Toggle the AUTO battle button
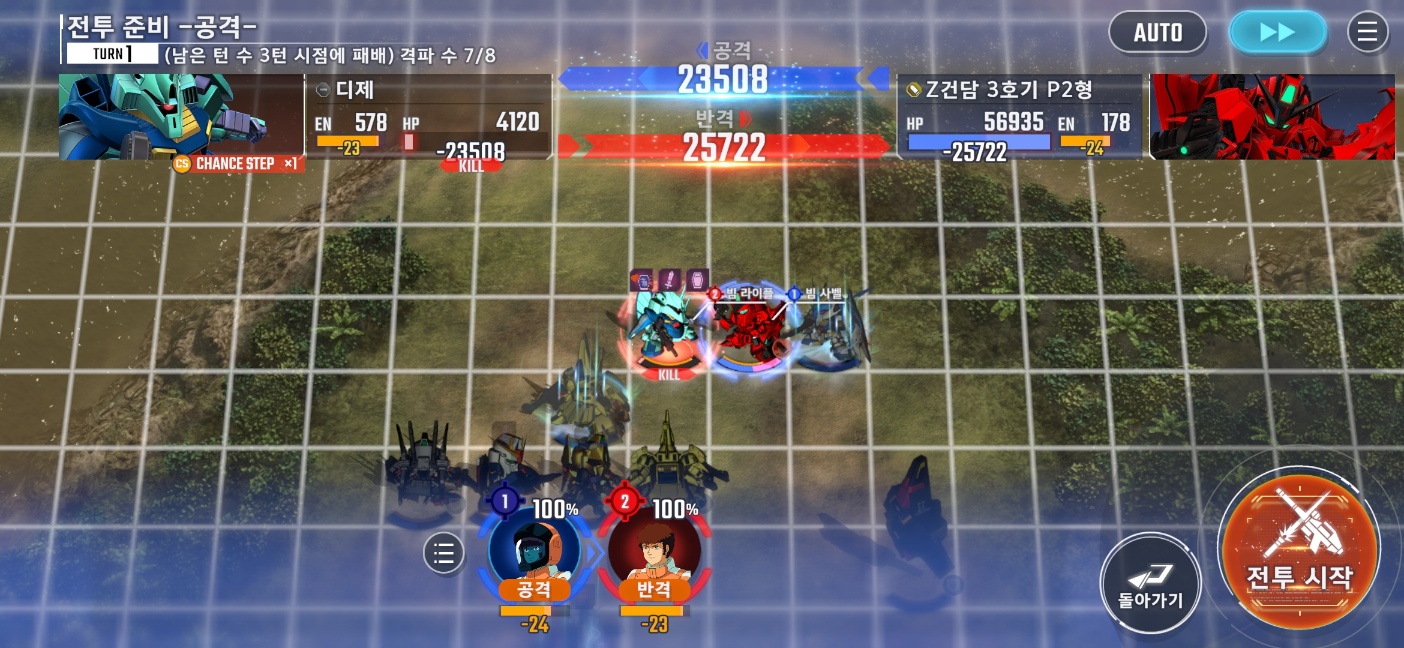 pyautogui.click(x=1157, y=32)
